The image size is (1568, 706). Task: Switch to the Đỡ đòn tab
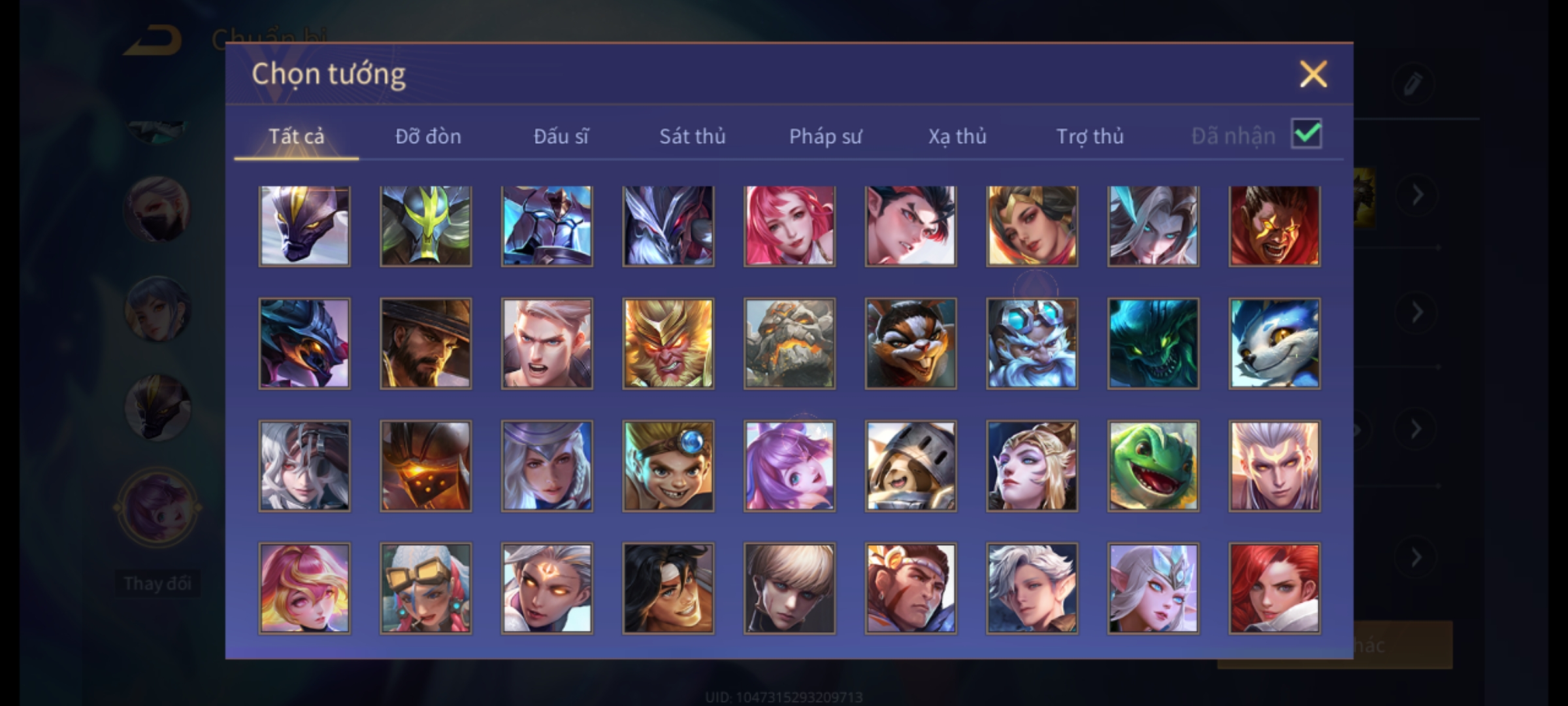click(428, 136)
